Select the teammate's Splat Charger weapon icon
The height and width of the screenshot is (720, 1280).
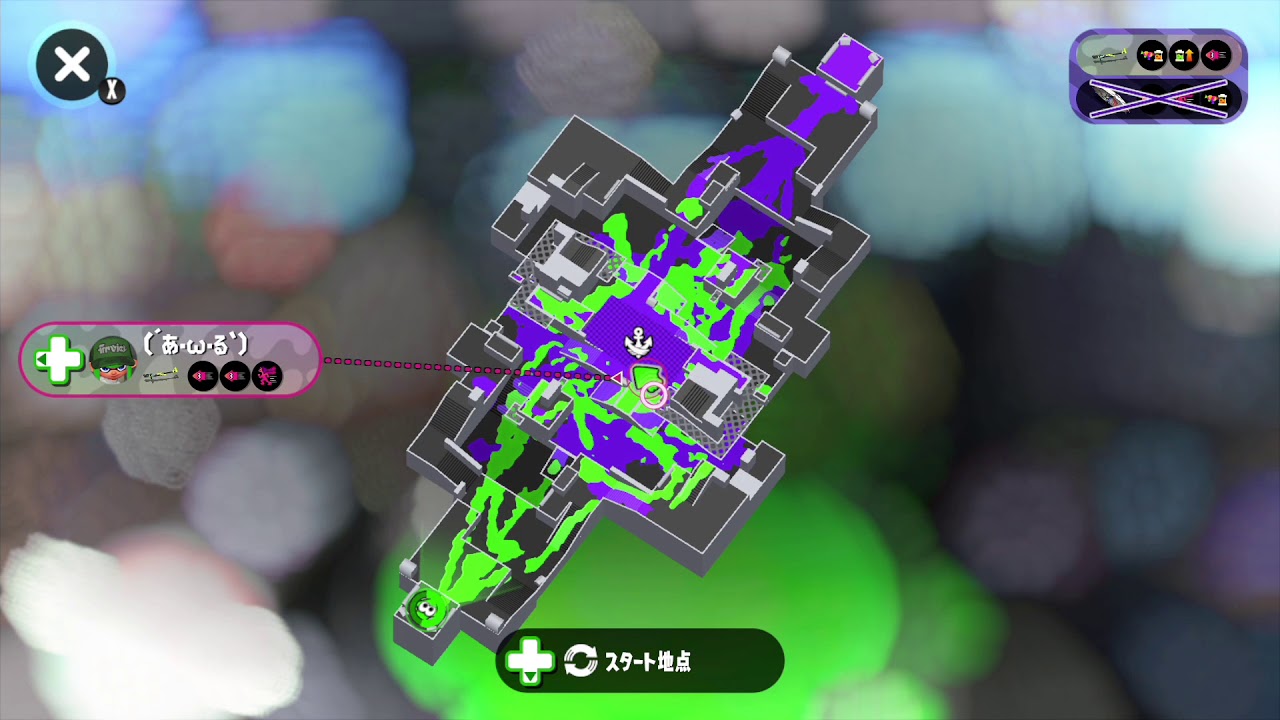tap(1110, 58)
